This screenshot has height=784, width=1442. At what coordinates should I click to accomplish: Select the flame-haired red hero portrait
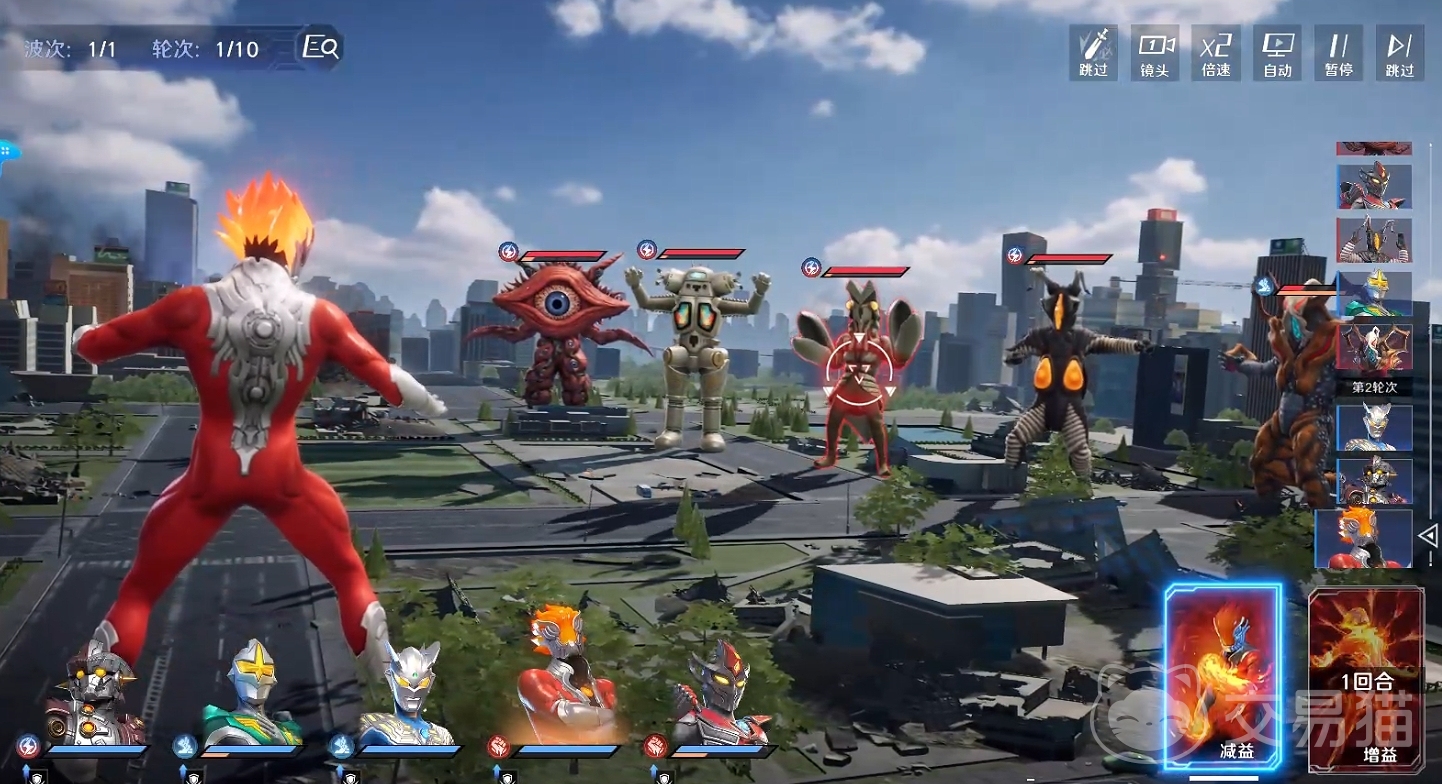pos(564,680)
